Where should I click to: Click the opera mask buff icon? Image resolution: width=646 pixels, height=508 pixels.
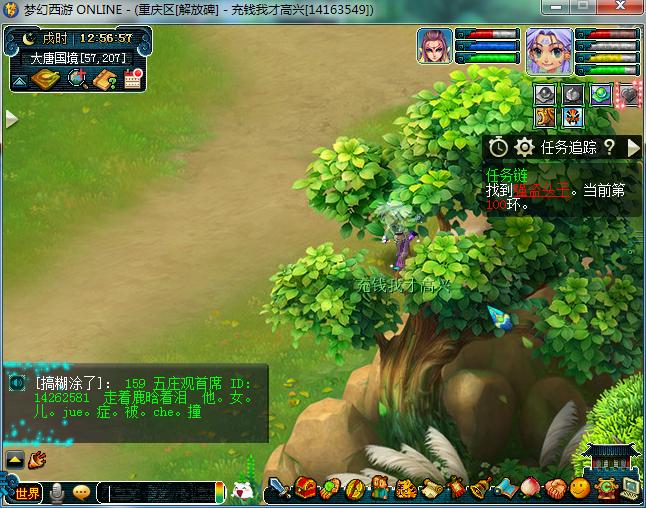571,117
